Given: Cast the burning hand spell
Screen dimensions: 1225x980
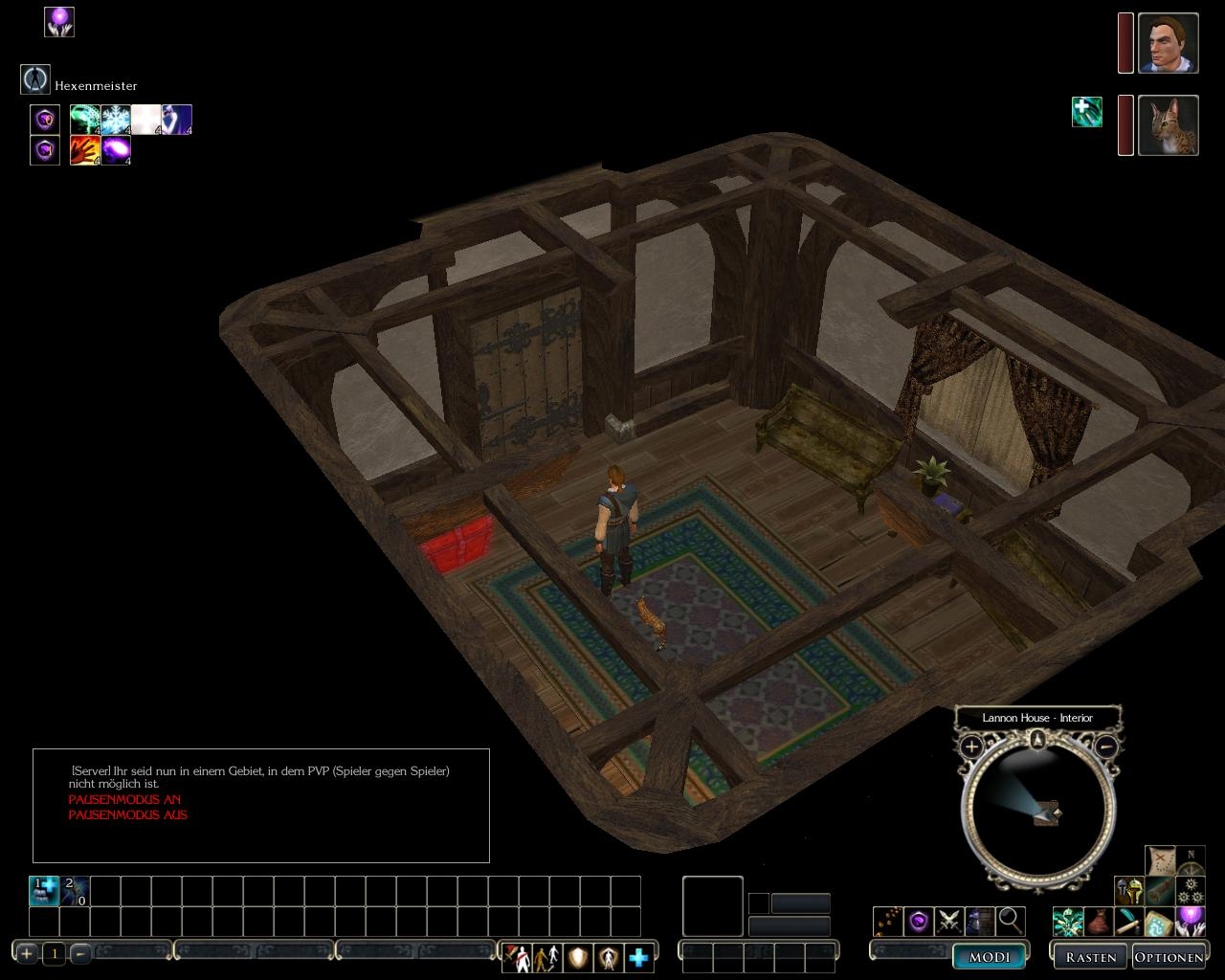Looking at the screenshot, I should [x=85, y=150].
